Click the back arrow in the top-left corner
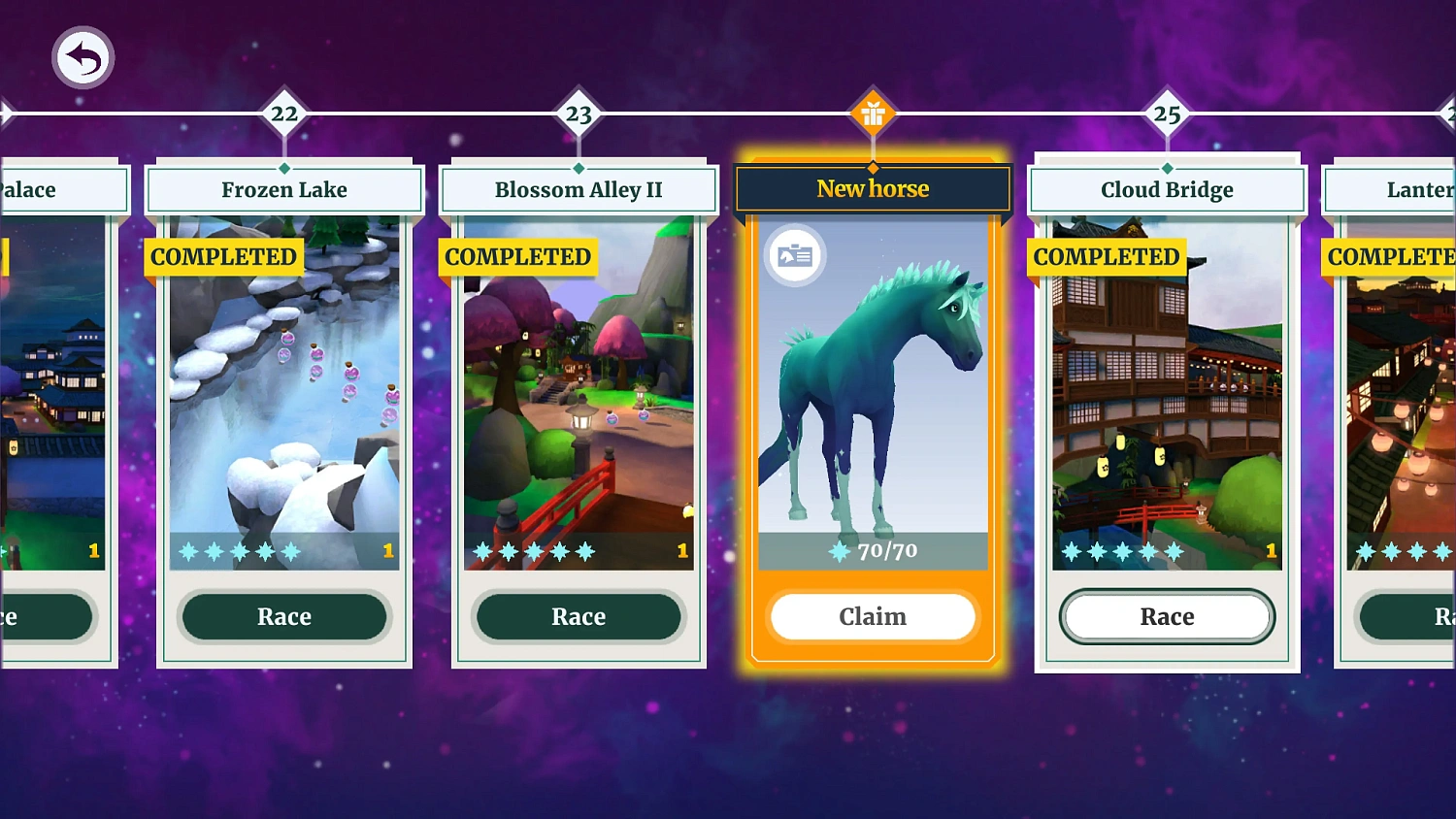 coord(83,58)
